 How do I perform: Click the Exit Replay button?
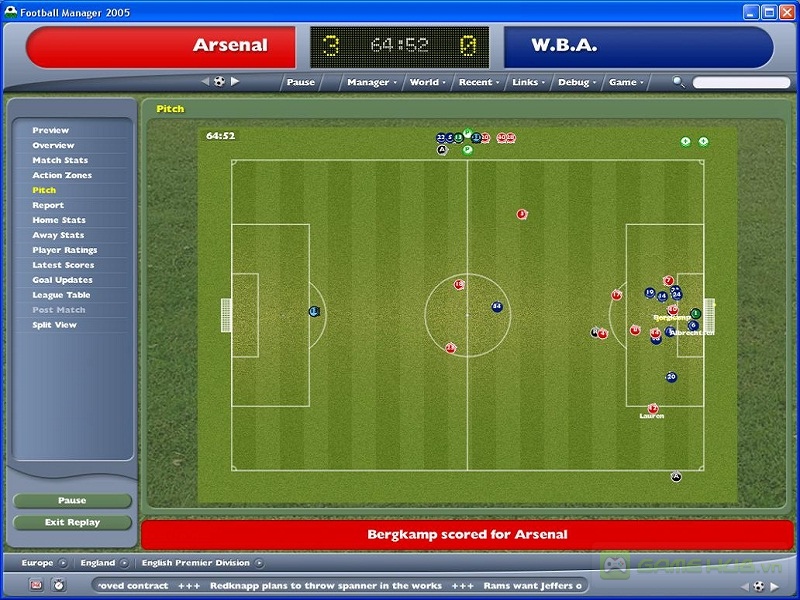pos(73,522)
